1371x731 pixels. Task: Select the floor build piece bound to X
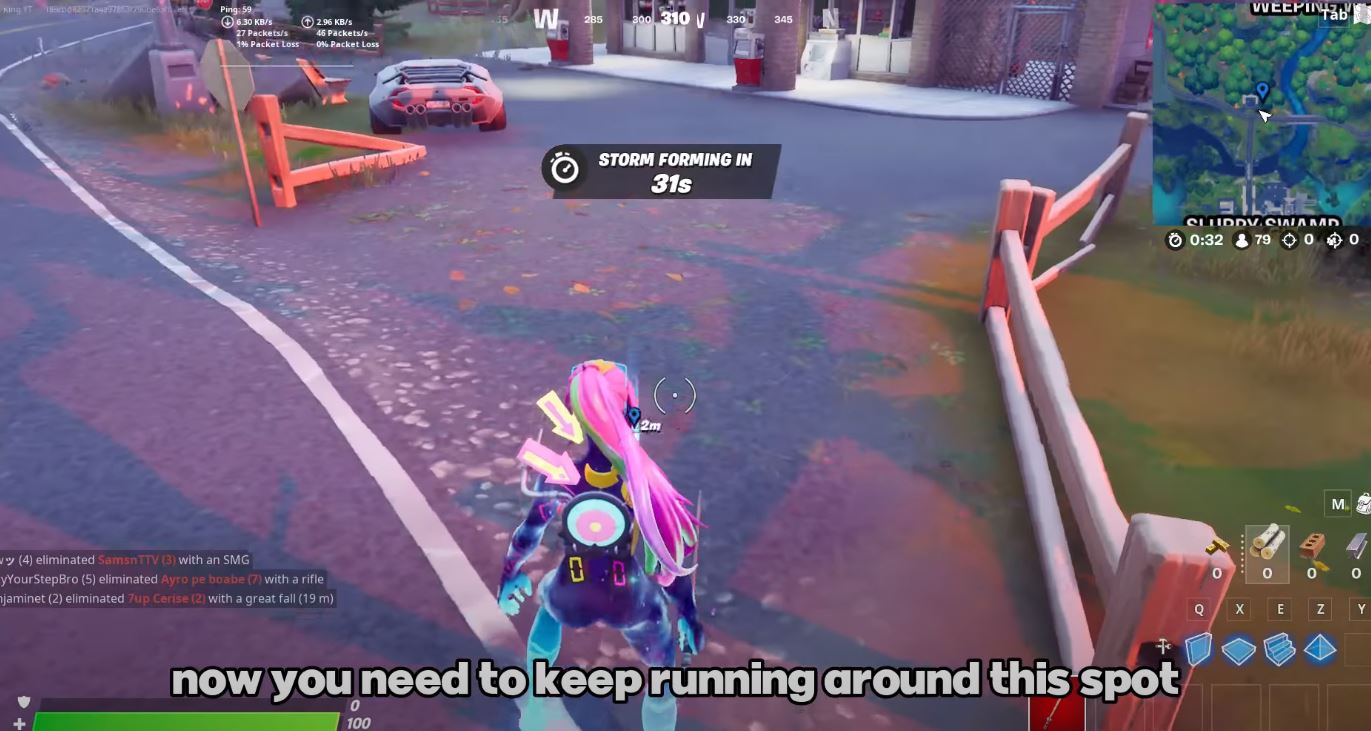[1240, 651]
